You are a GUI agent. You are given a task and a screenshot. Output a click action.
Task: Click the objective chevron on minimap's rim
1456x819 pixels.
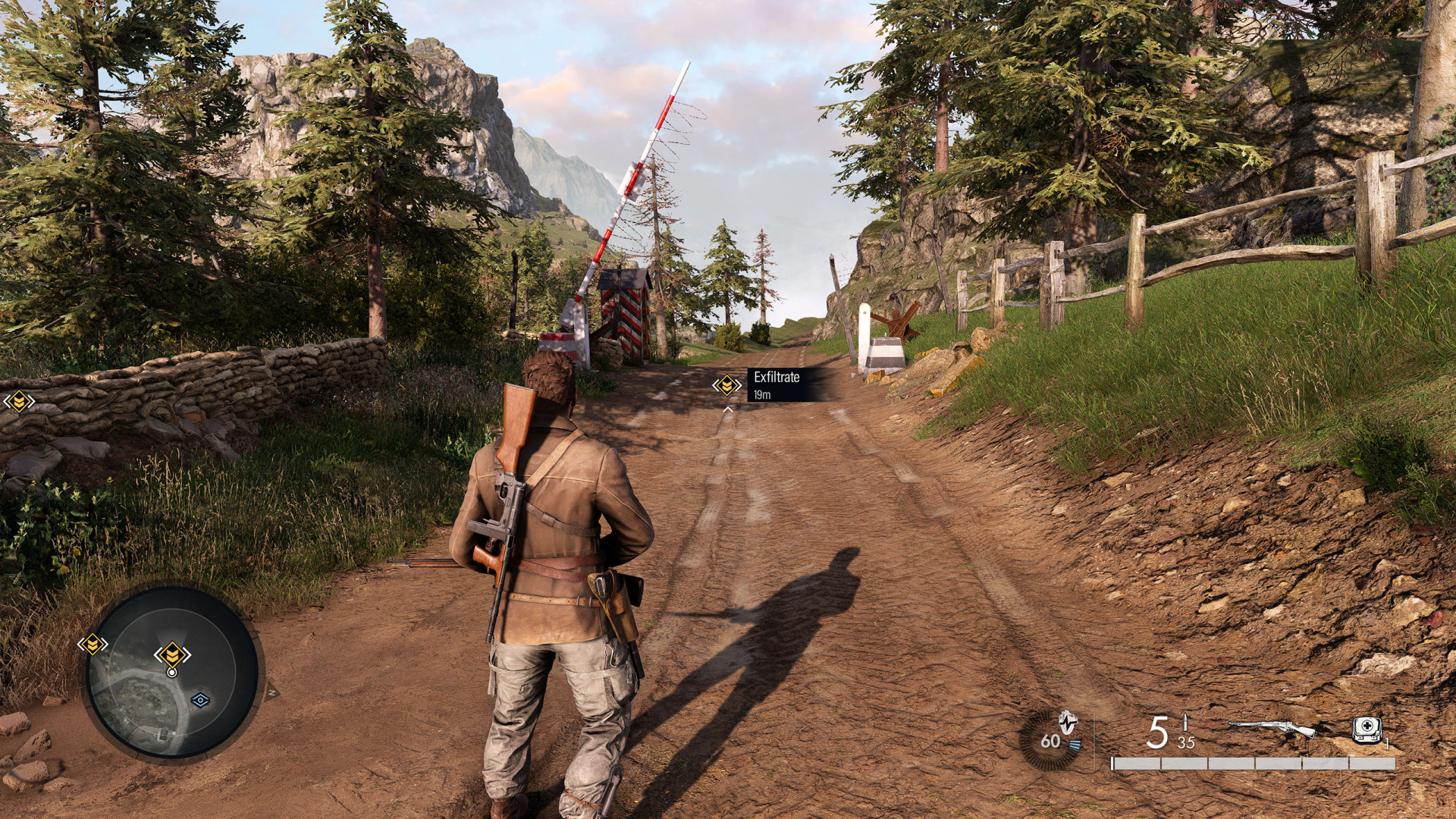pyautogui.click(x=93, y=645)
